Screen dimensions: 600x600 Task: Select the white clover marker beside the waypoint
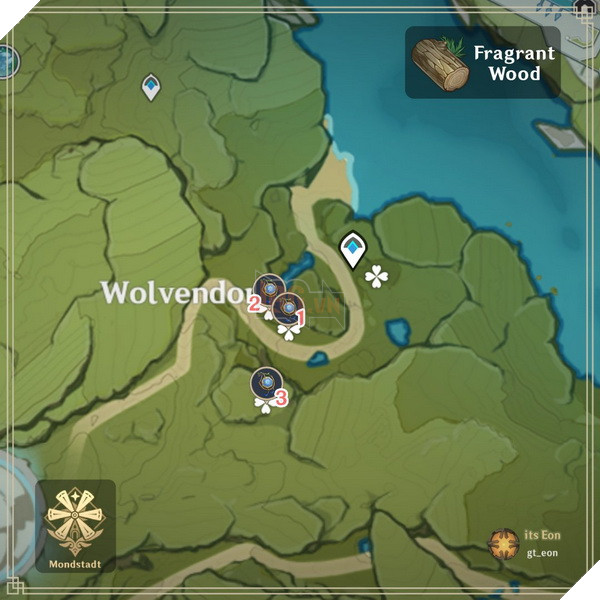[376, 276]
